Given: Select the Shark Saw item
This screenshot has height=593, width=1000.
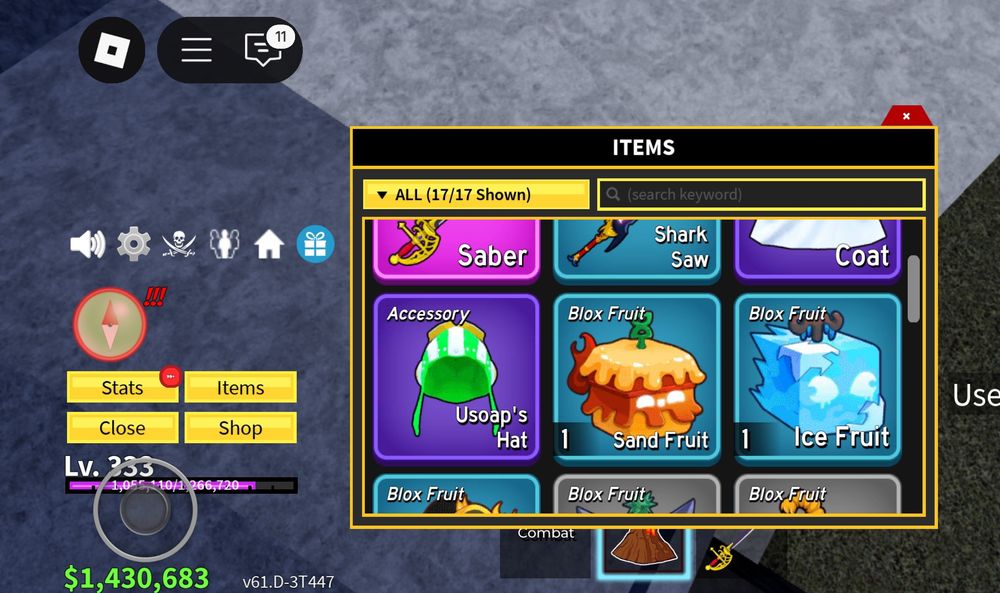Looking at the screenshot, I should click(x=636, y=250).
